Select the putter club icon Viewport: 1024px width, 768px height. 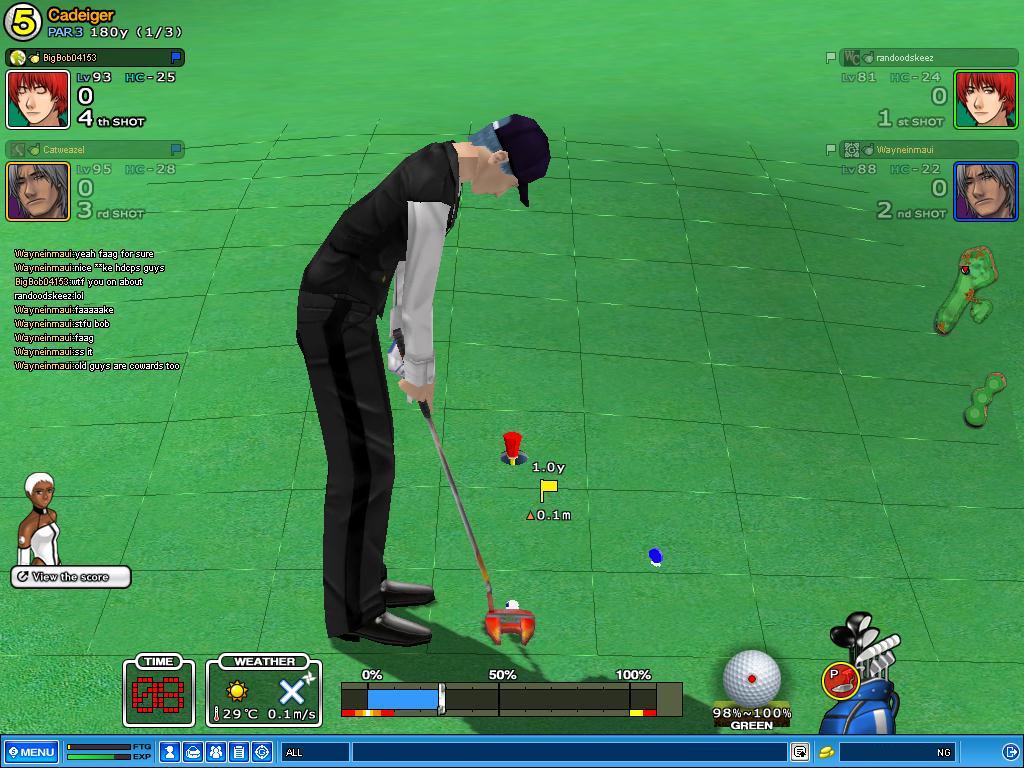pos(840,680)
